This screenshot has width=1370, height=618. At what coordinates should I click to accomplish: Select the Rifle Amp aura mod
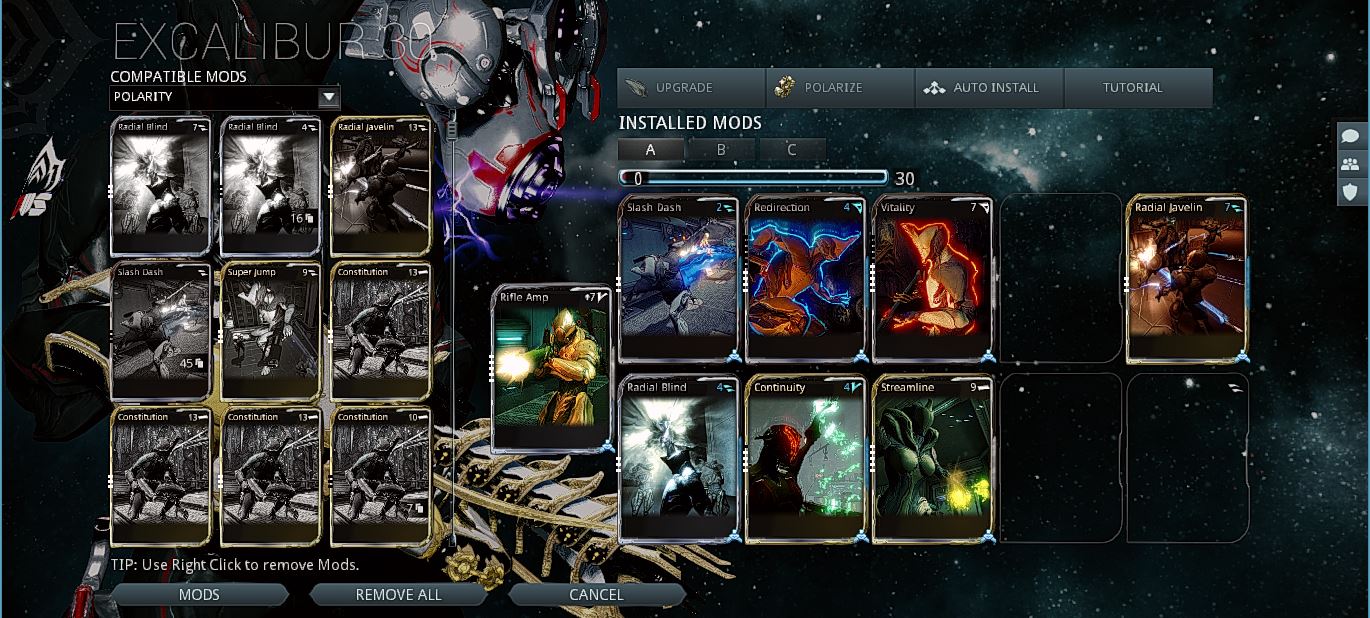[551, 369]
